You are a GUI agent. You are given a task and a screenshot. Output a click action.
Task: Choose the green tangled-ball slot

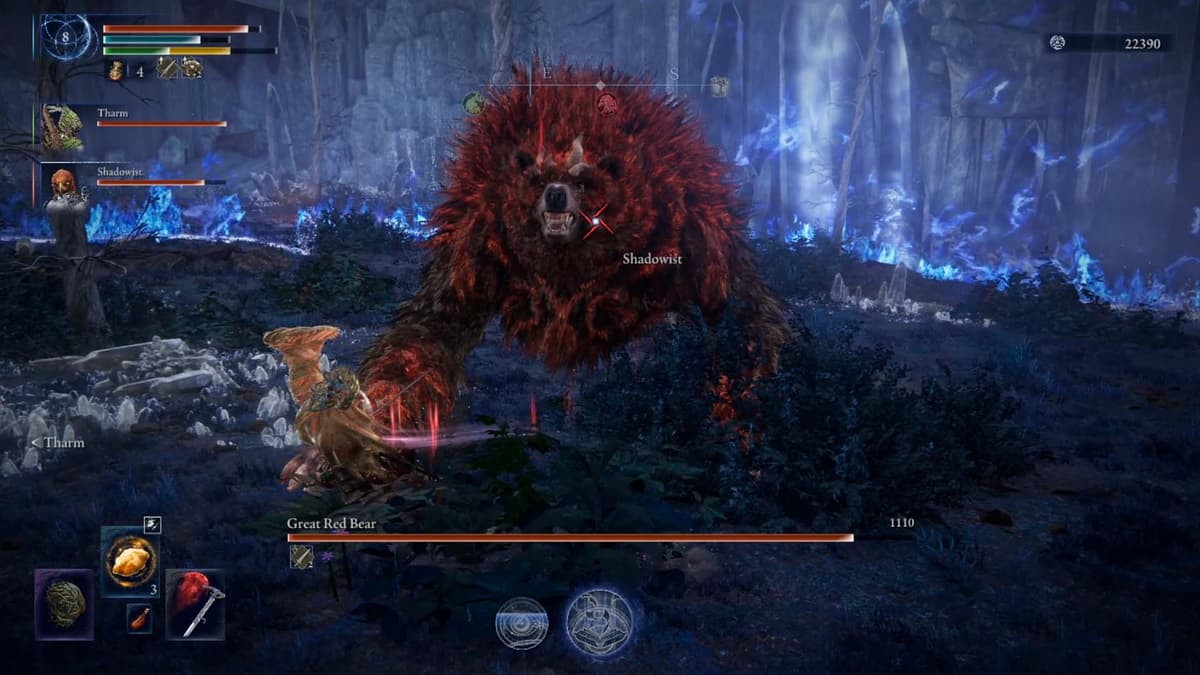(x=65, y=604)
